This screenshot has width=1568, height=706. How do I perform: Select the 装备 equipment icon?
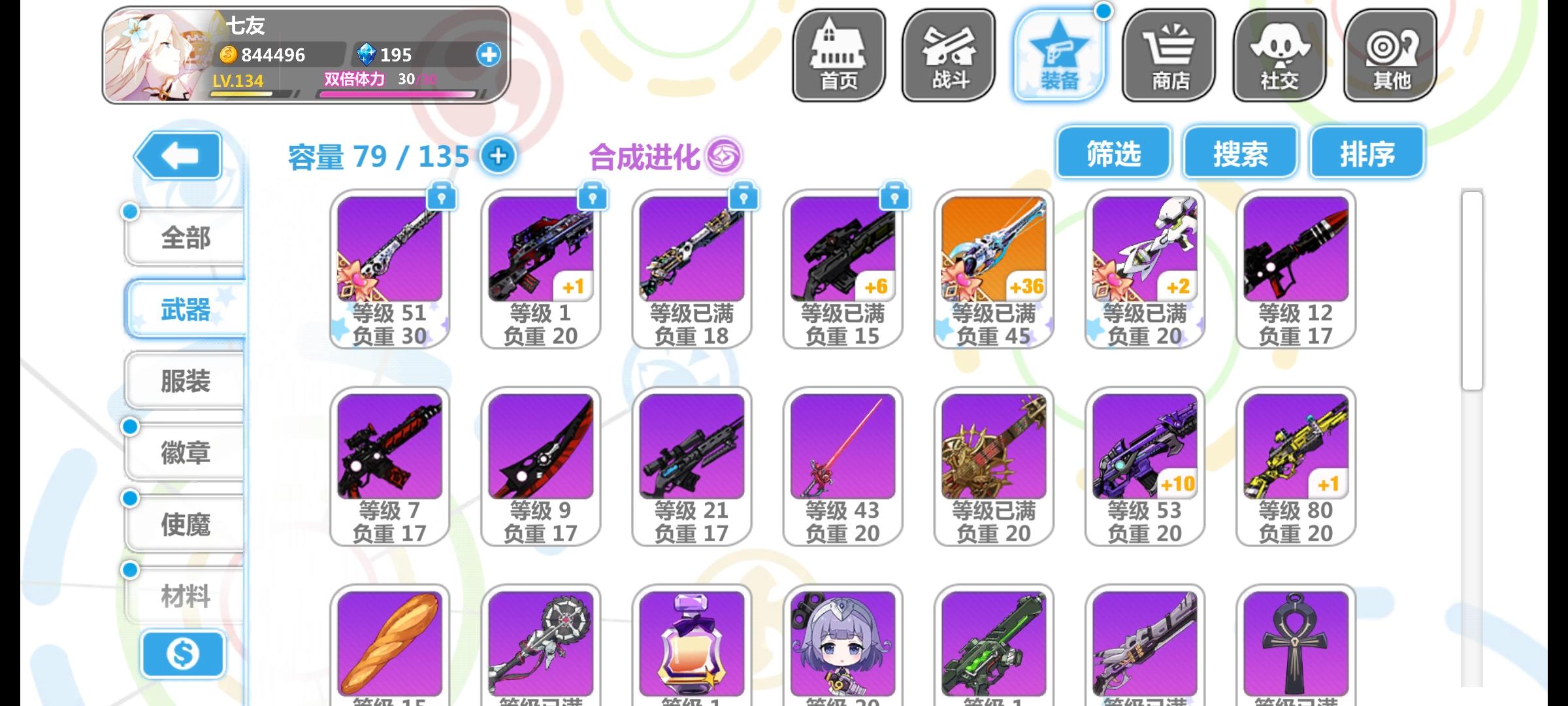(1058, 56)
